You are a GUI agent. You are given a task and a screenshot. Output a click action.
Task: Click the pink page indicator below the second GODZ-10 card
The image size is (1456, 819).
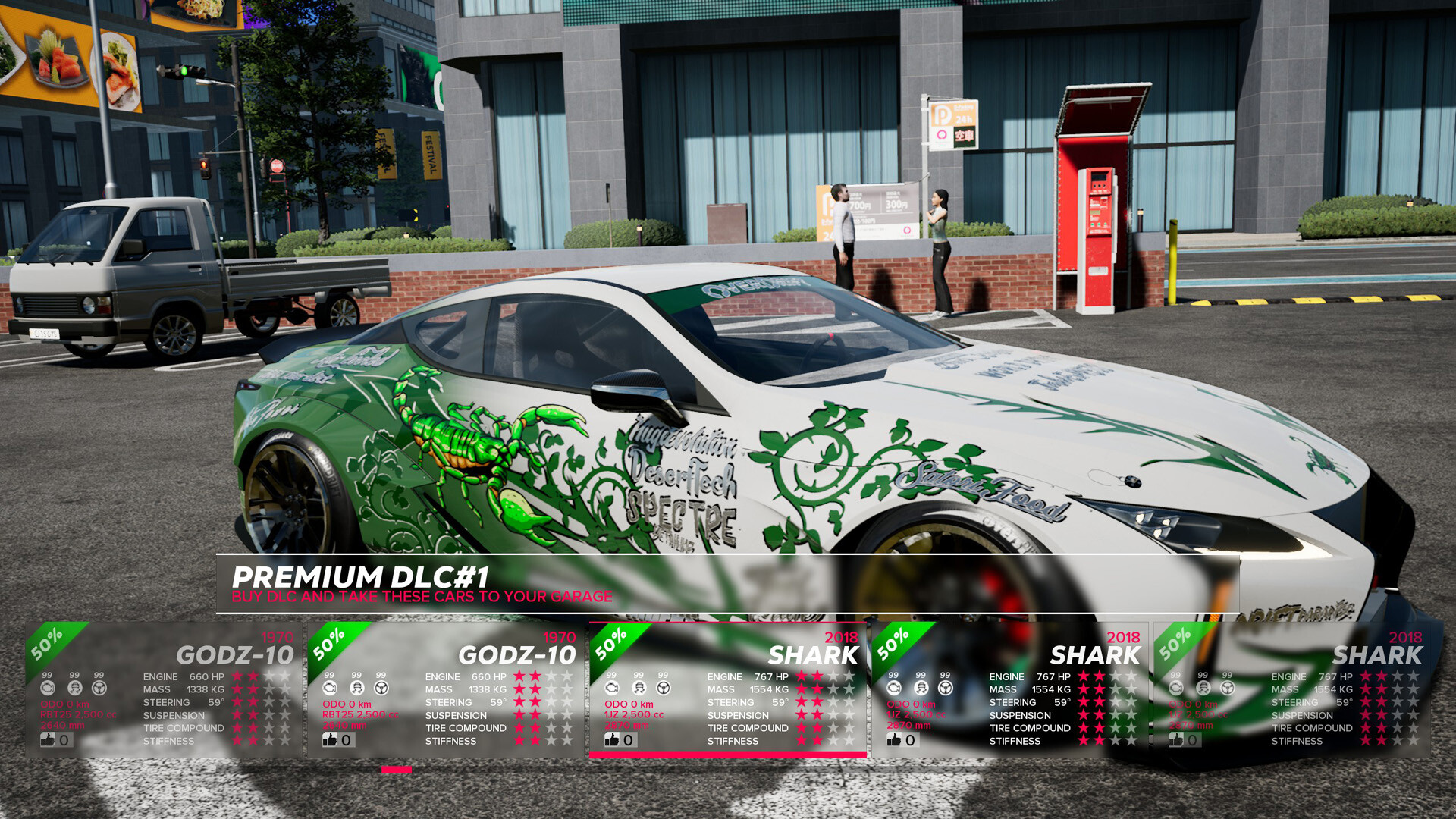click(396, 768)
